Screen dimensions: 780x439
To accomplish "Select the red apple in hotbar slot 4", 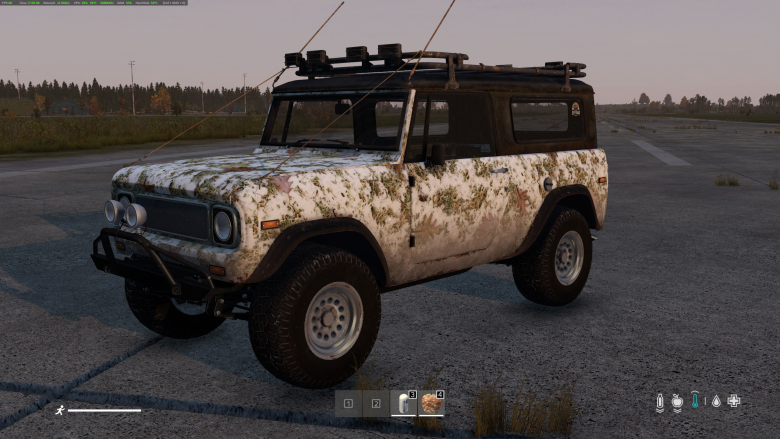I will click(x=431, y=403).
